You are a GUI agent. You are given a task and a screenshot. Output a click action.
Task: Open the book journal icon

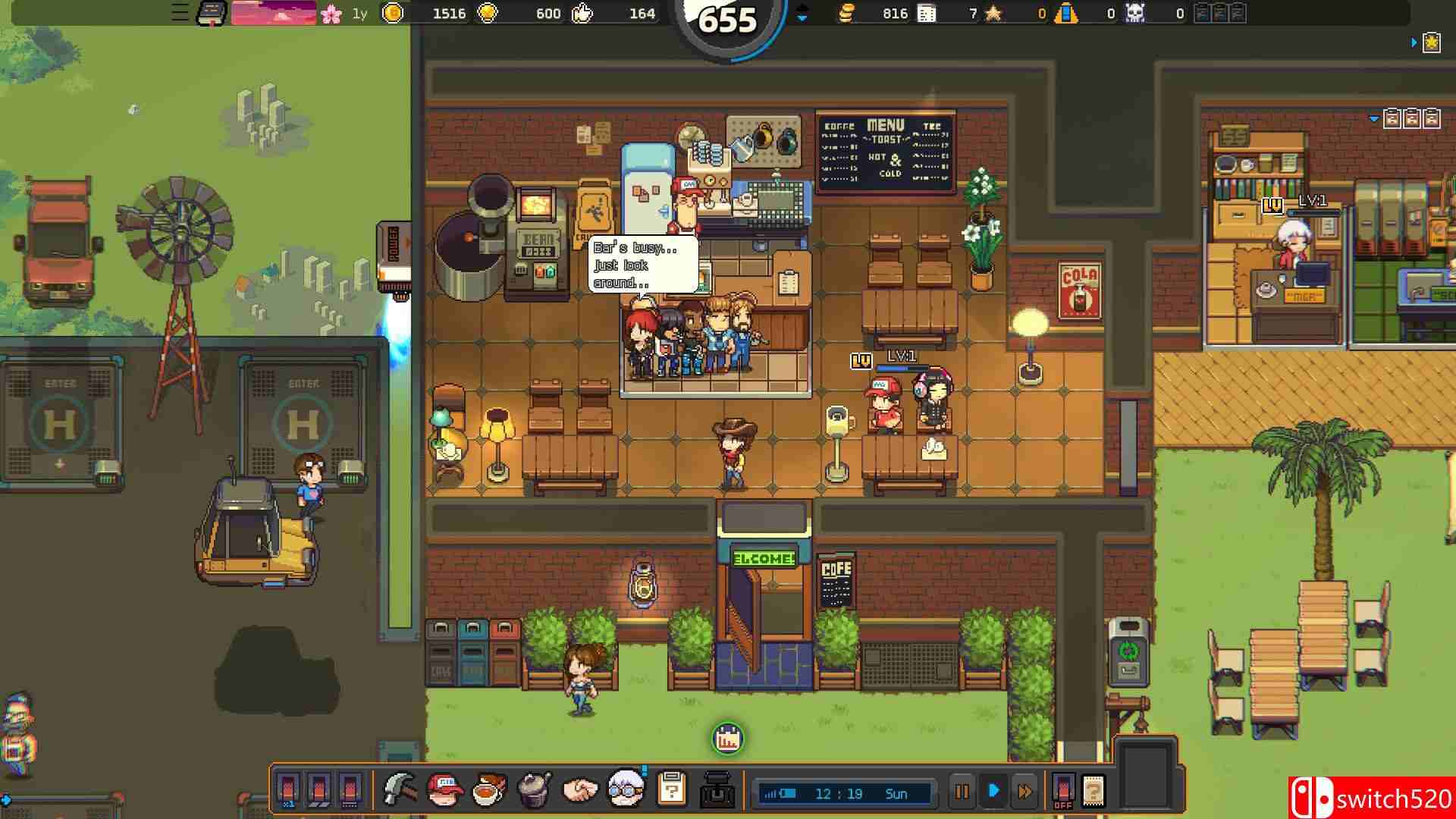point(211,13)
